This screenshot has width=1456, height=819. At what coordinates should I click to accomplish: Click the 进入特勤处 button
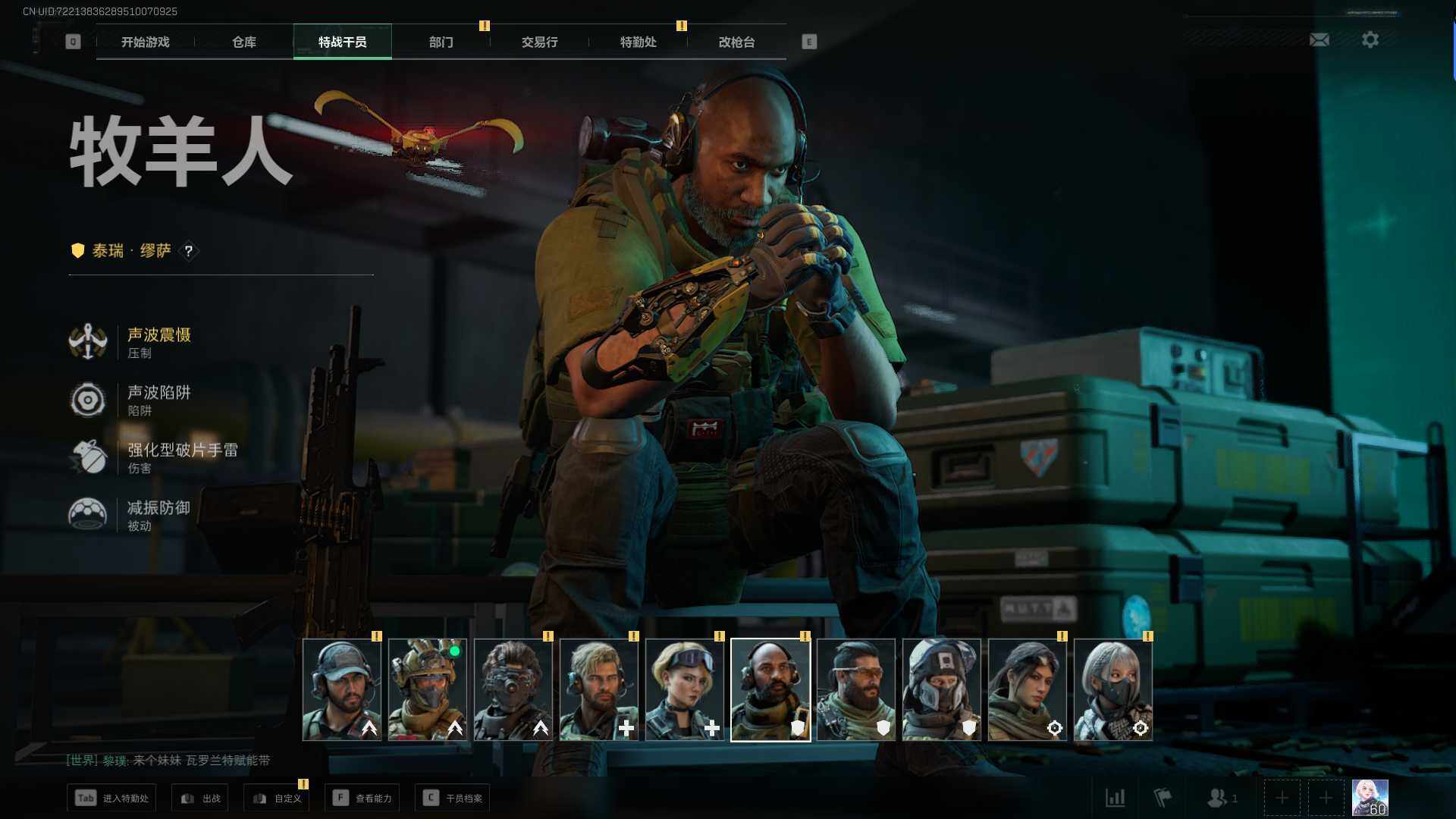tap(112, 798)
